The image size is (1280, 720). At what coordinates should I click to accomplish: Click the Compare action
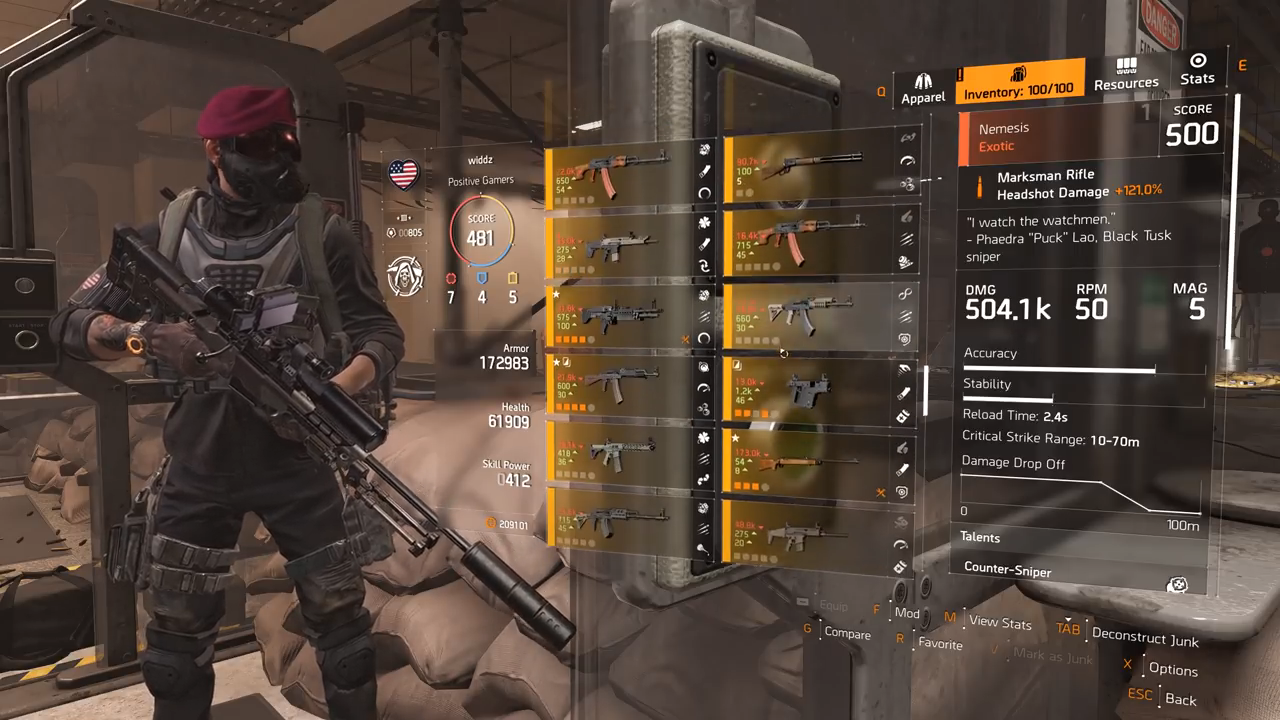coord(846,633)
